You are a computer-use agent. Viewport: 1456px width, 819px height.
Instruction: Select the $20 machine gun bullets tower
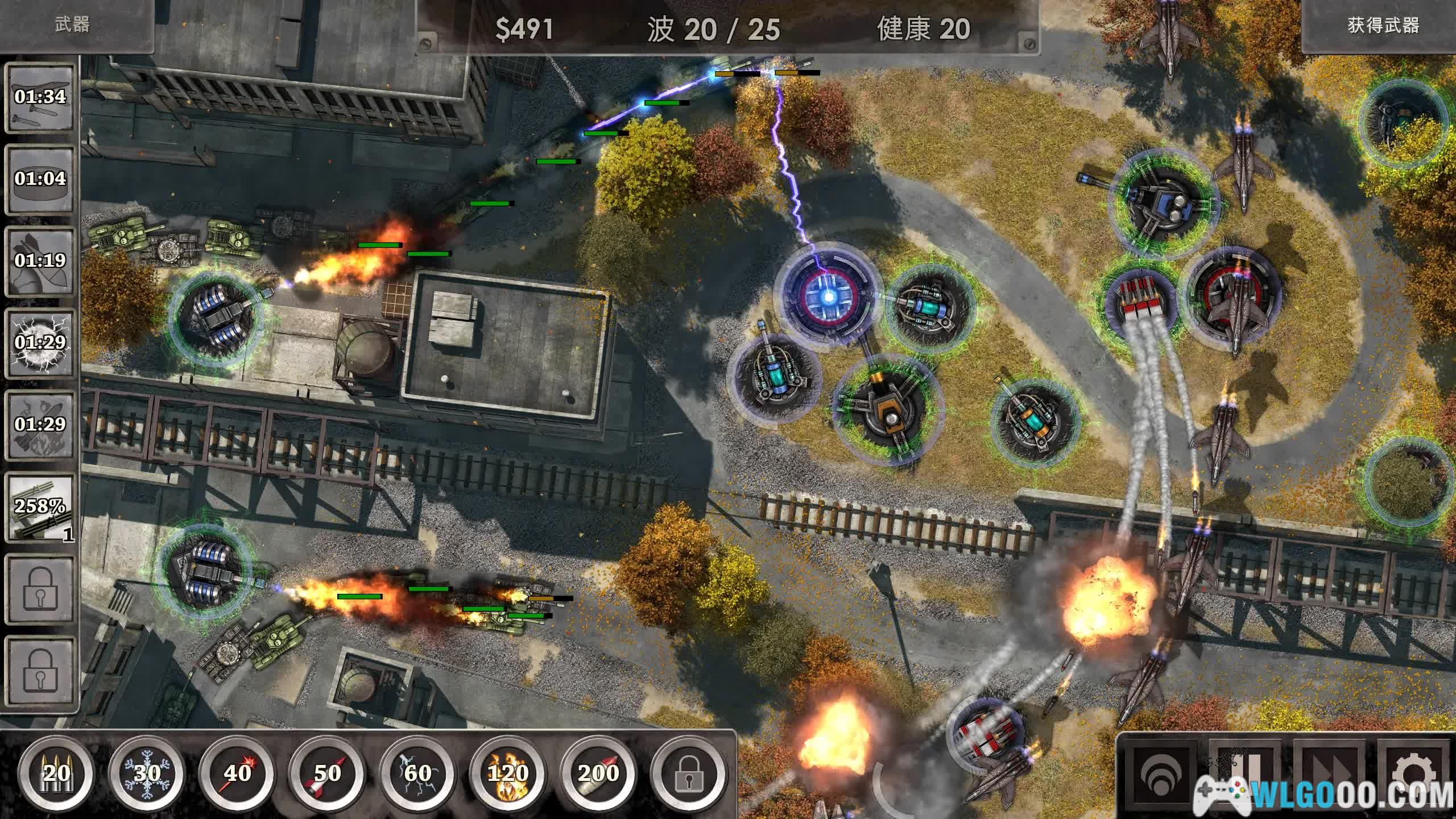tap(56, 773)
